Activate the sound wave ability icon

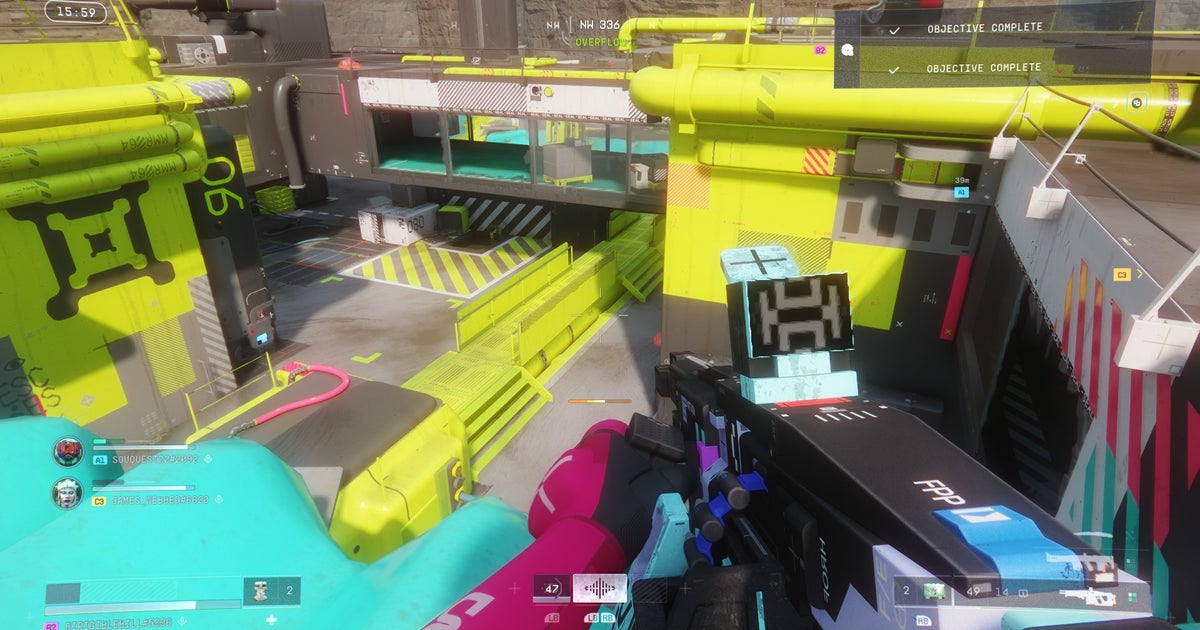tap(606, 588)
